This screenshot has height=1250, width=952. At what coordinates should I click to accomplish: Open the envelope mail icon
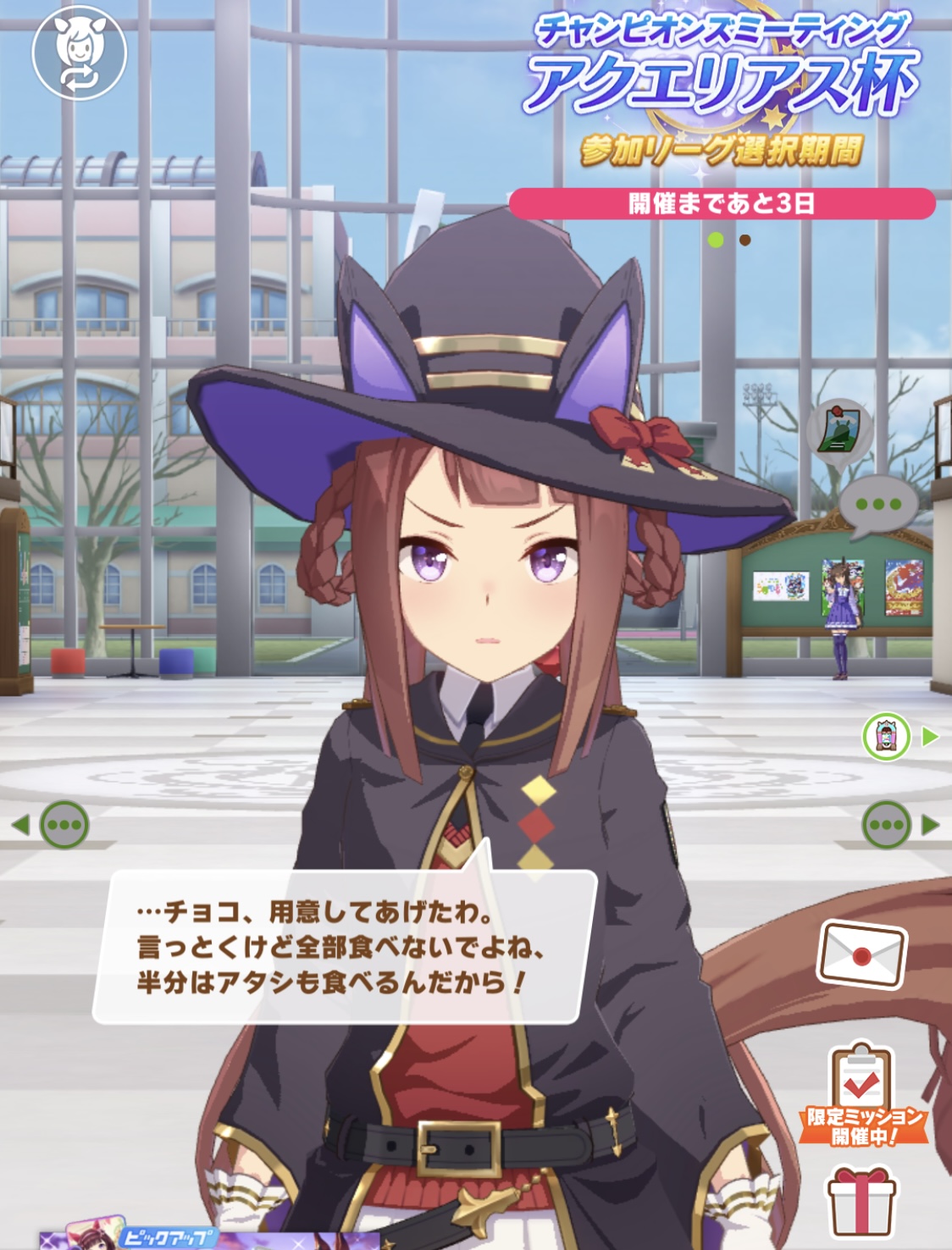click(x=861, y=955)
